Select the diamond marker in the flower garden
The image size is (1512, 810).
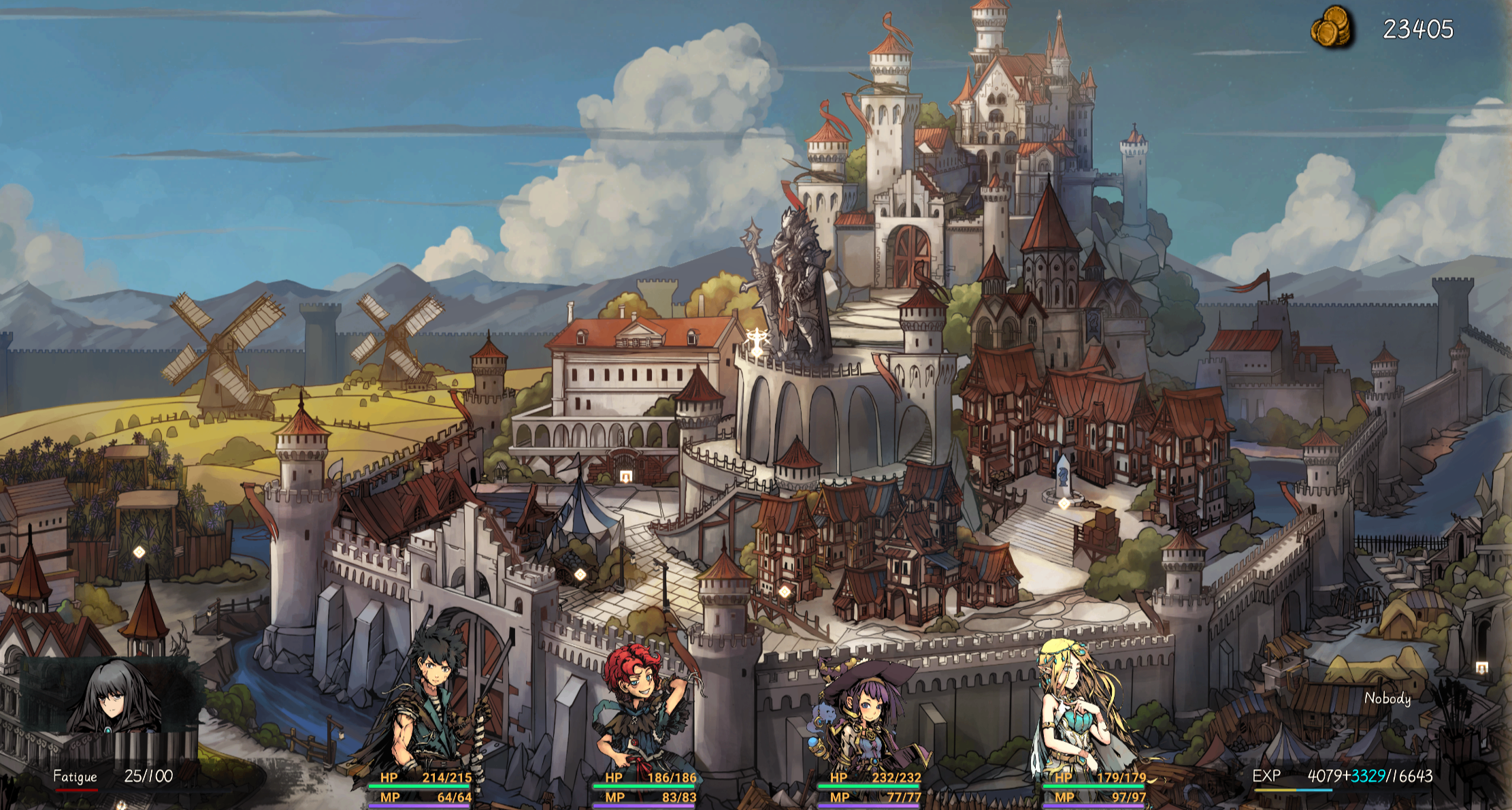tap(139, 552)
